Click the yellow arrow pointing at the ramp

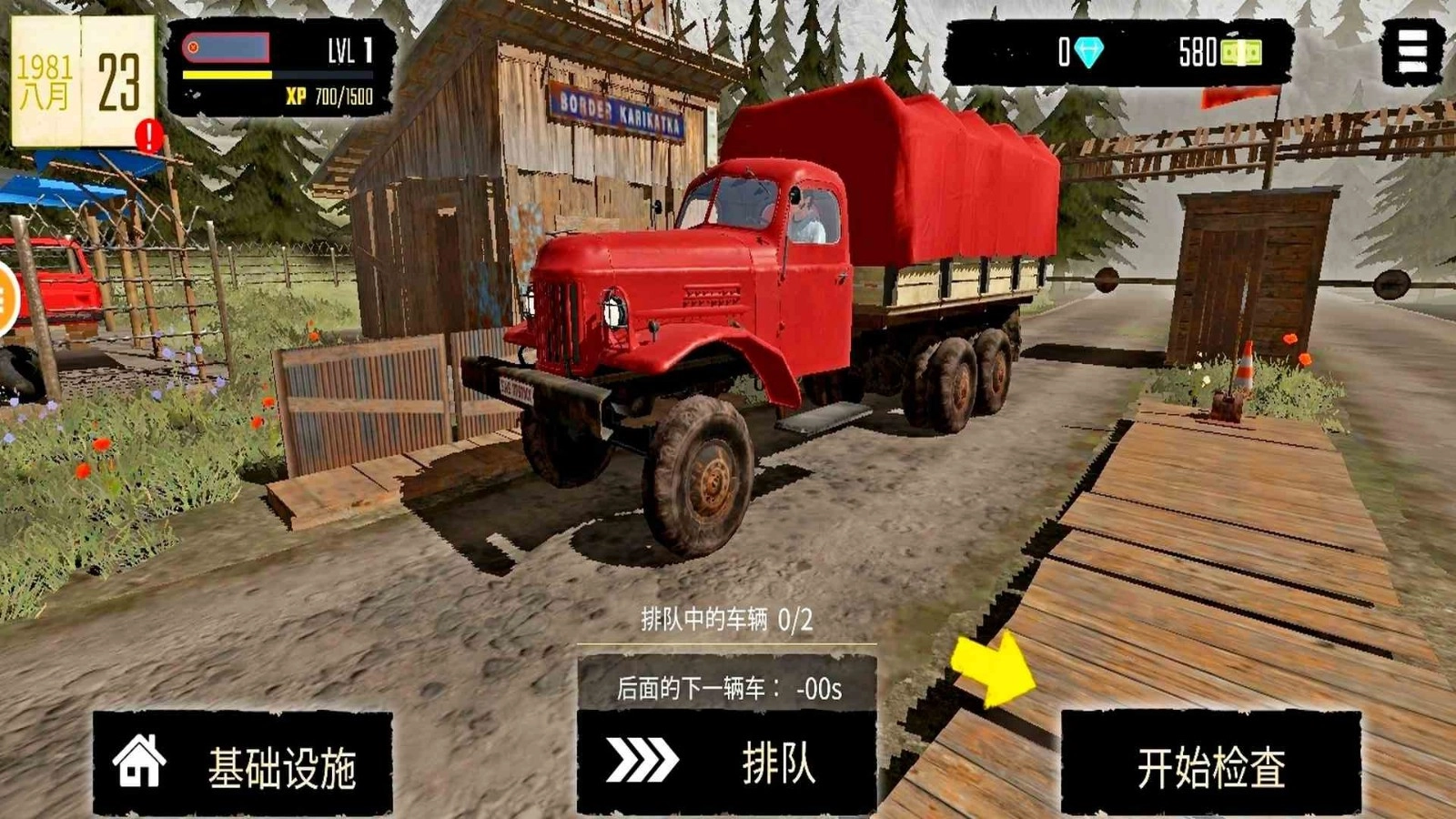(994, 669)
